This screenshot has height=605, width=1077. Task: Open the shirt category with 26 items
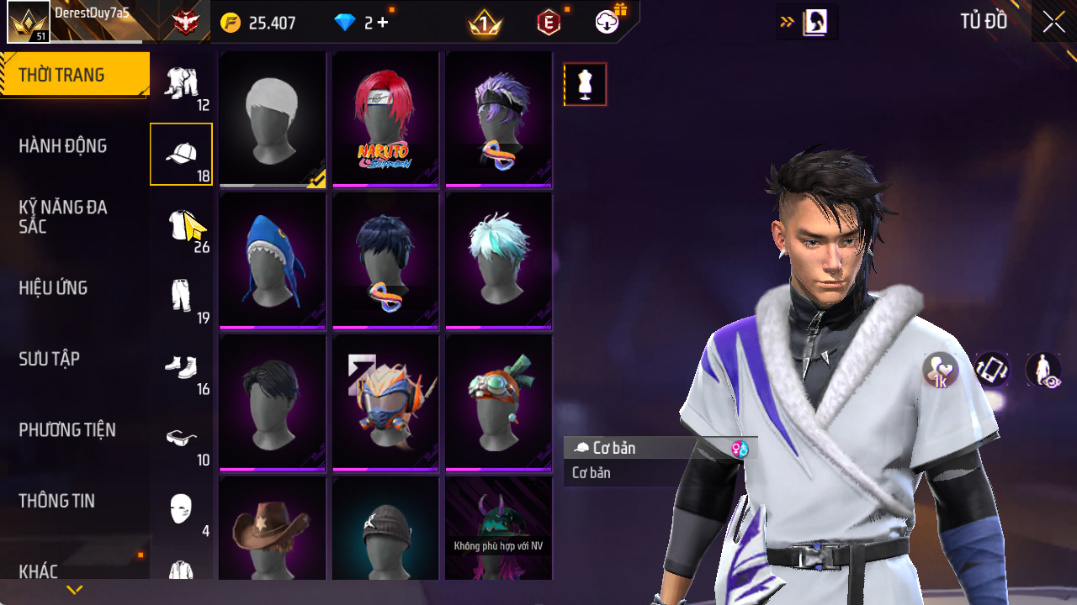click(x=181, y=226)
